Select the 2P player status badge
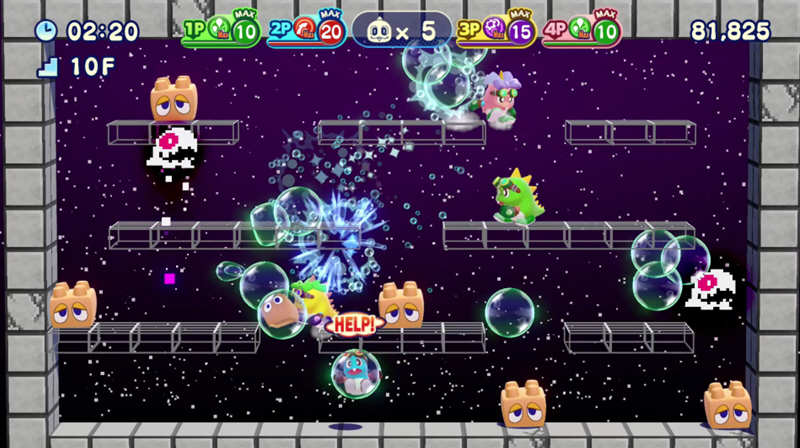800x448 pixels. click(x=306, y=31)
